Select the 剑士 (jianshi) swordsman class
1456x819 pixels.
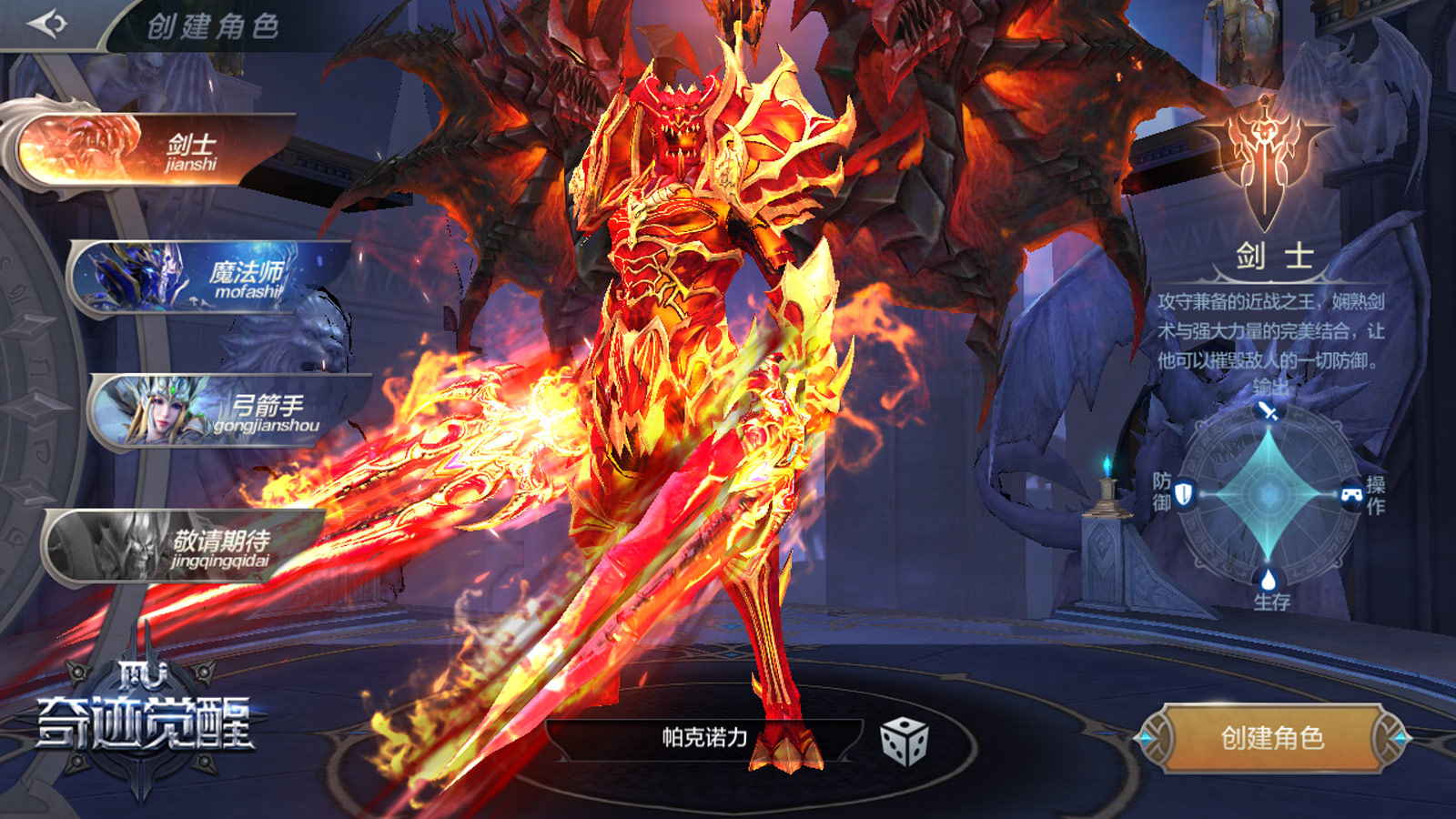[155, 150]
